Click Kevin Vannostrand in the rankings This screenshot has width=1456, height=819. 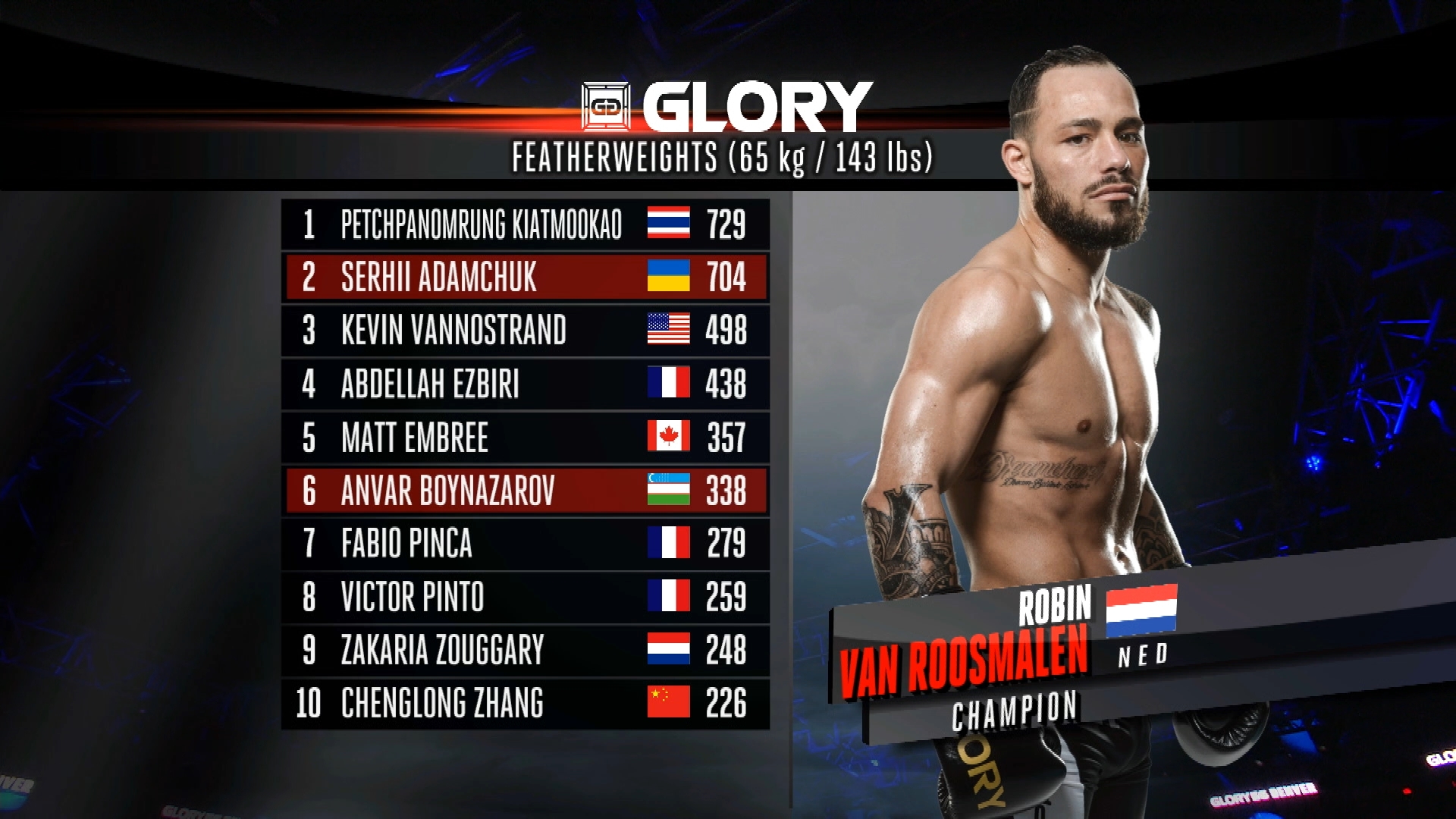(x=525, y=331)
